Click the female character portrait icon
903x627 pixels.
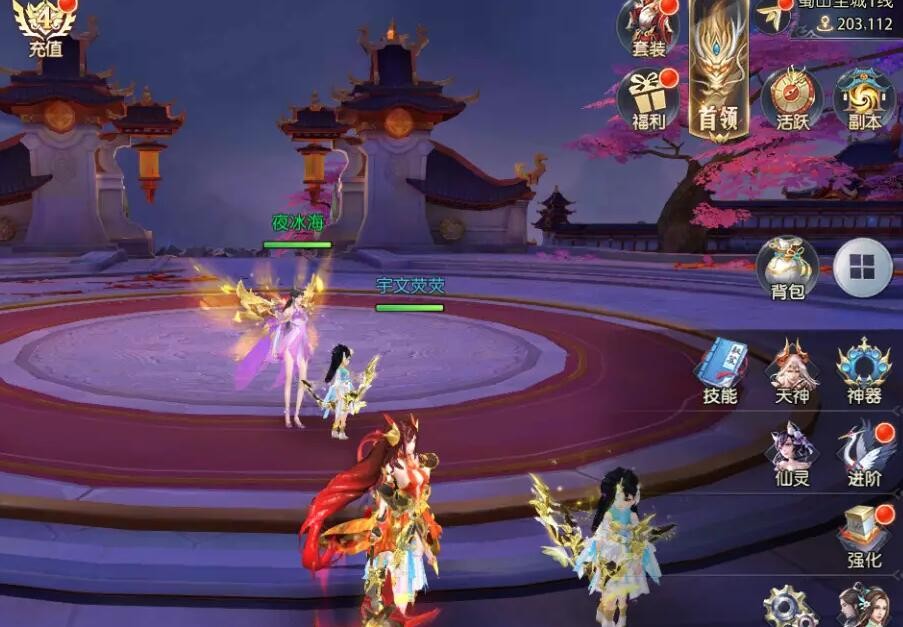864,606
